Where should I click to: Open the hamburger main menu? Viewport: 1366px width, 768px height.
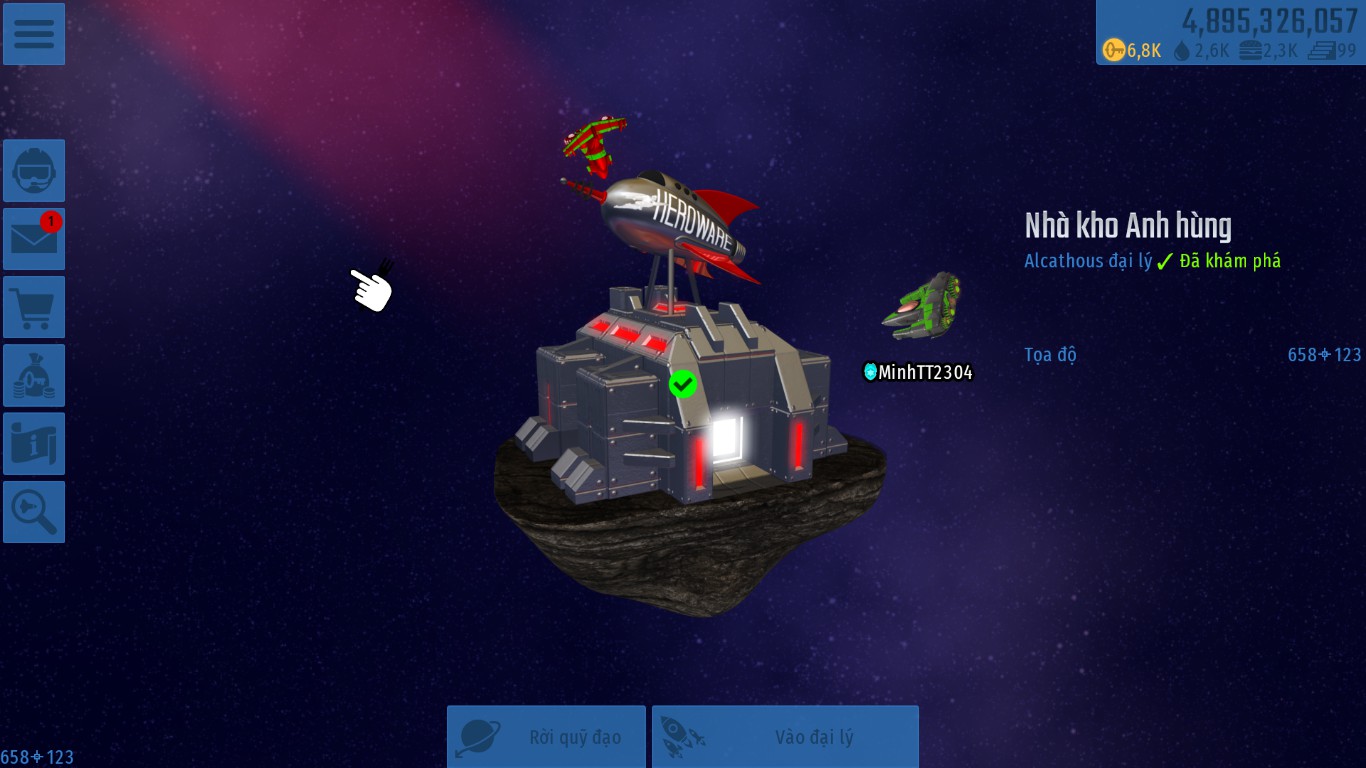click(34, 34)
